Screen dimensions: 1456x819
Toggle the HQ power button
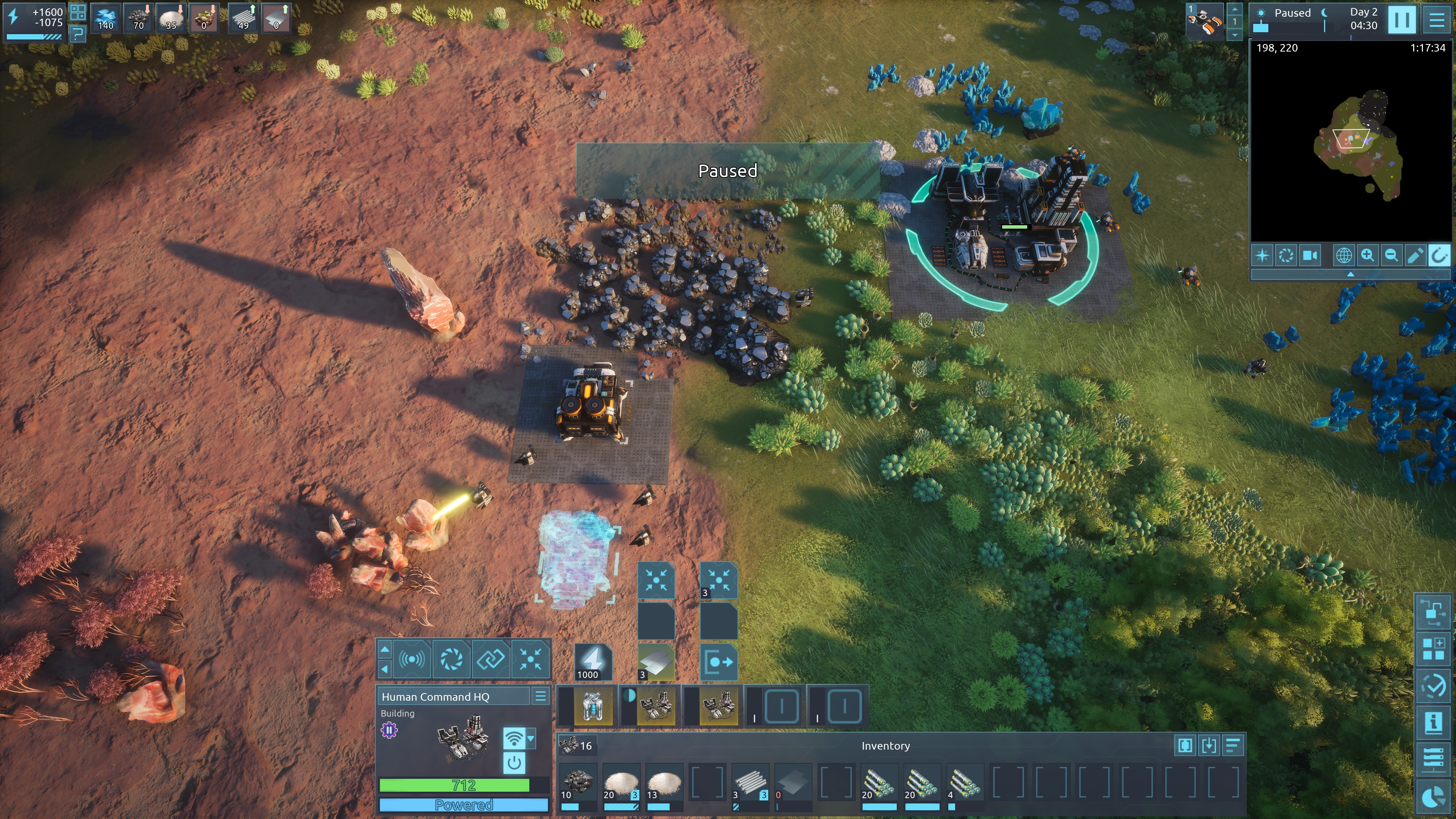[x=514, y=763]
